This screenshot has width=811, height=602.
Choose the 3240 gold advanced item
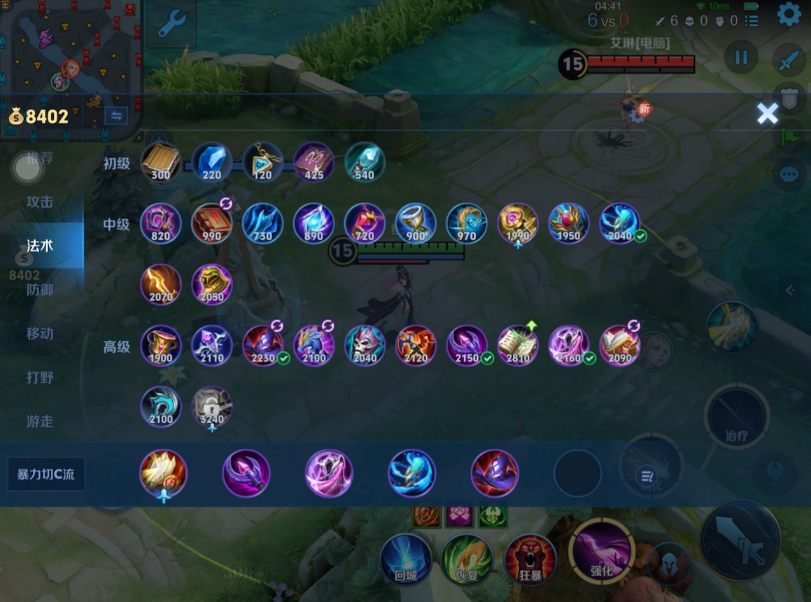(212, 407)
